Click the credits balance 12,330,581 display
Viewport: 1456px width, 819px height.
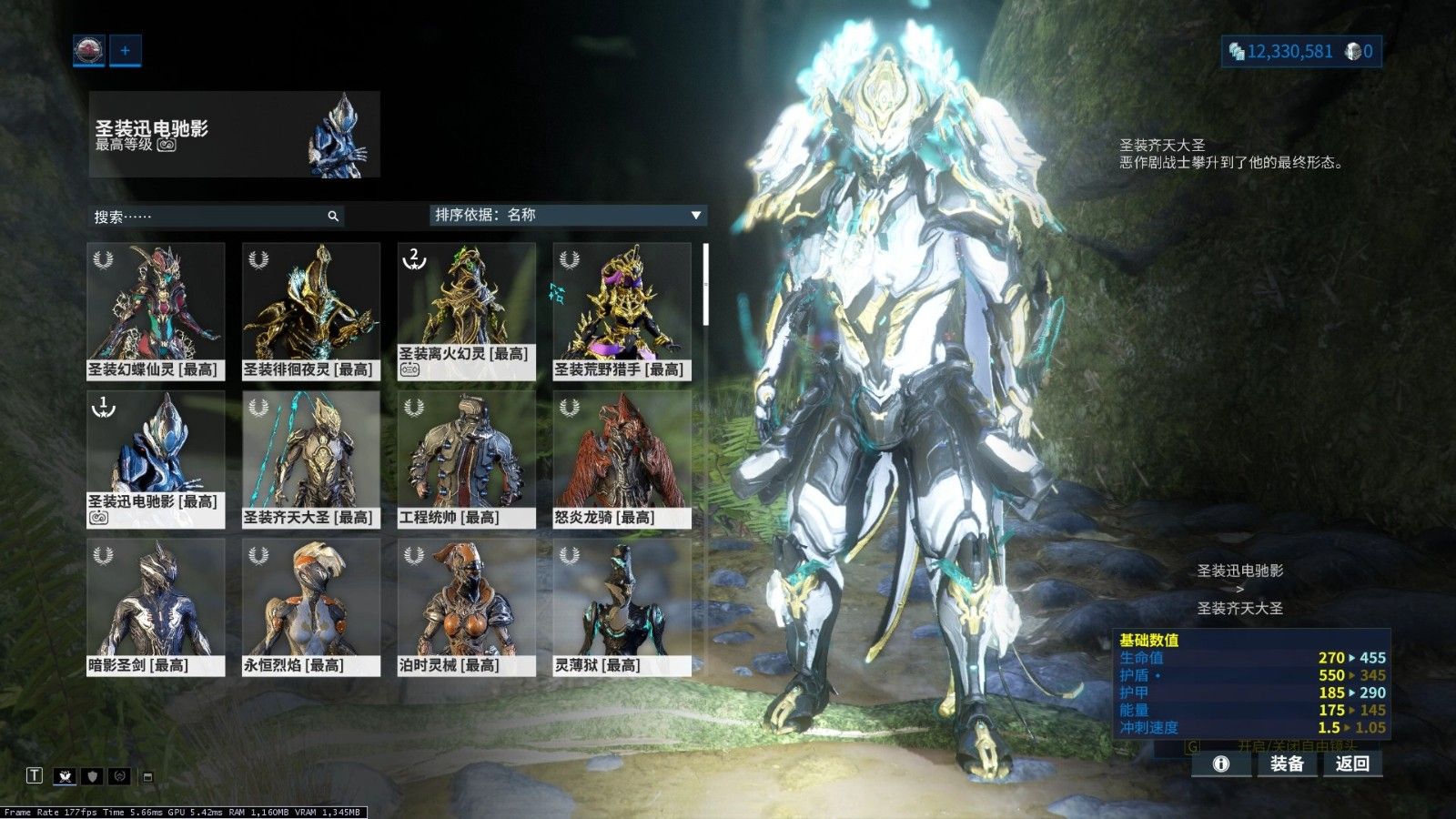[1280, 51]
